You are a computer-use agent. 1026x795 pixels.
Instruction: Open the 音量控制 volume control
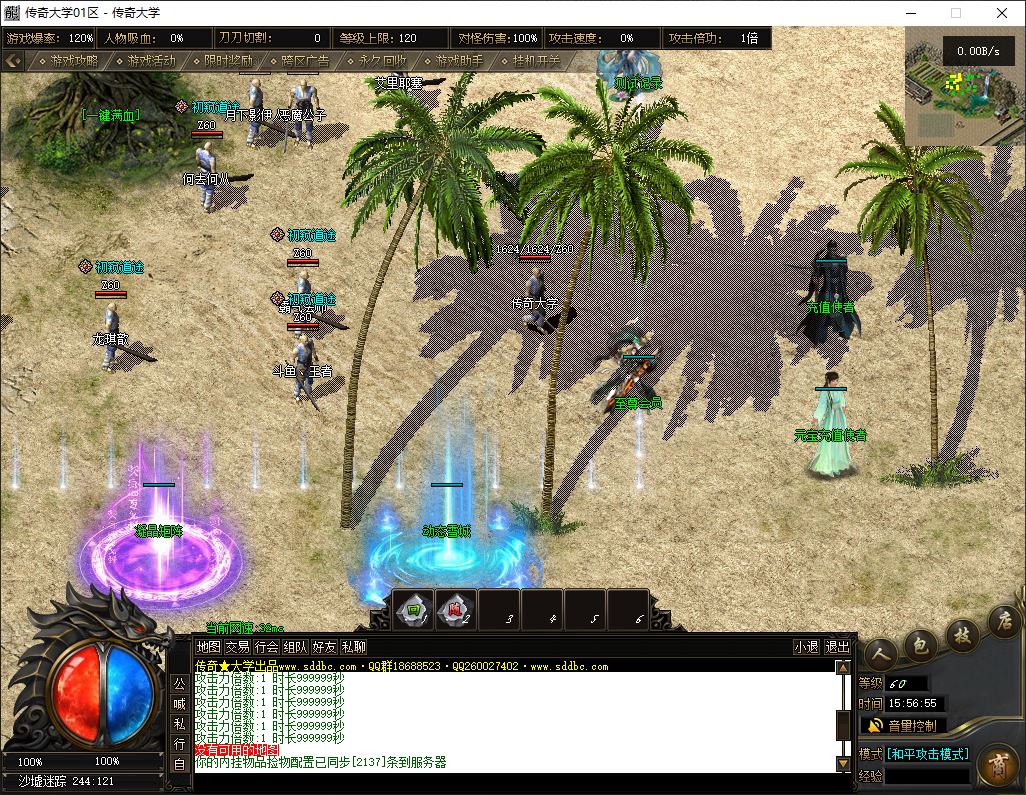pyautogui.click(x=903, y=725)
